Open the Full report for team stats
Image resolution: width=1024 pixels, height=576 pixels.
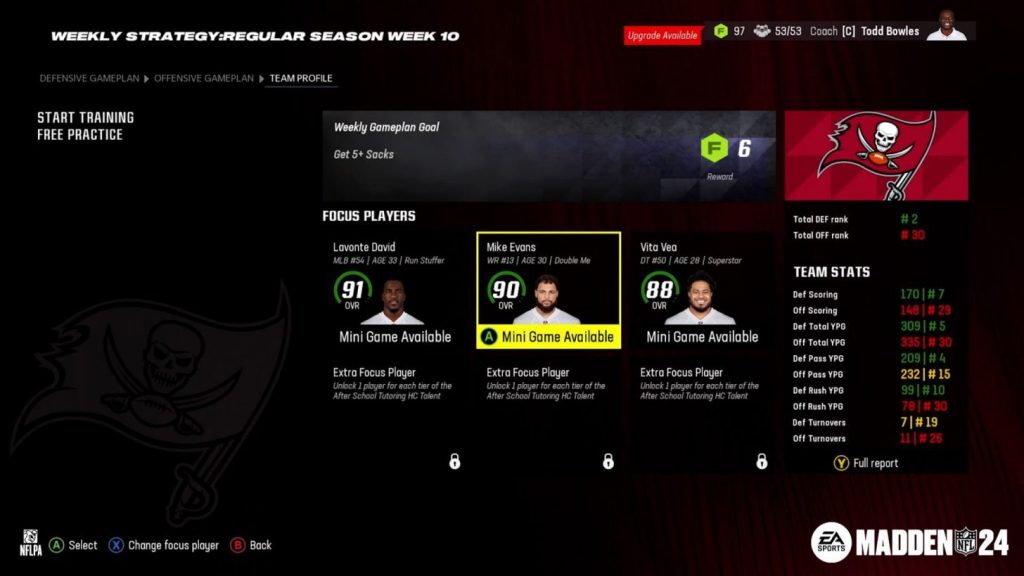[x=867, y=463]
